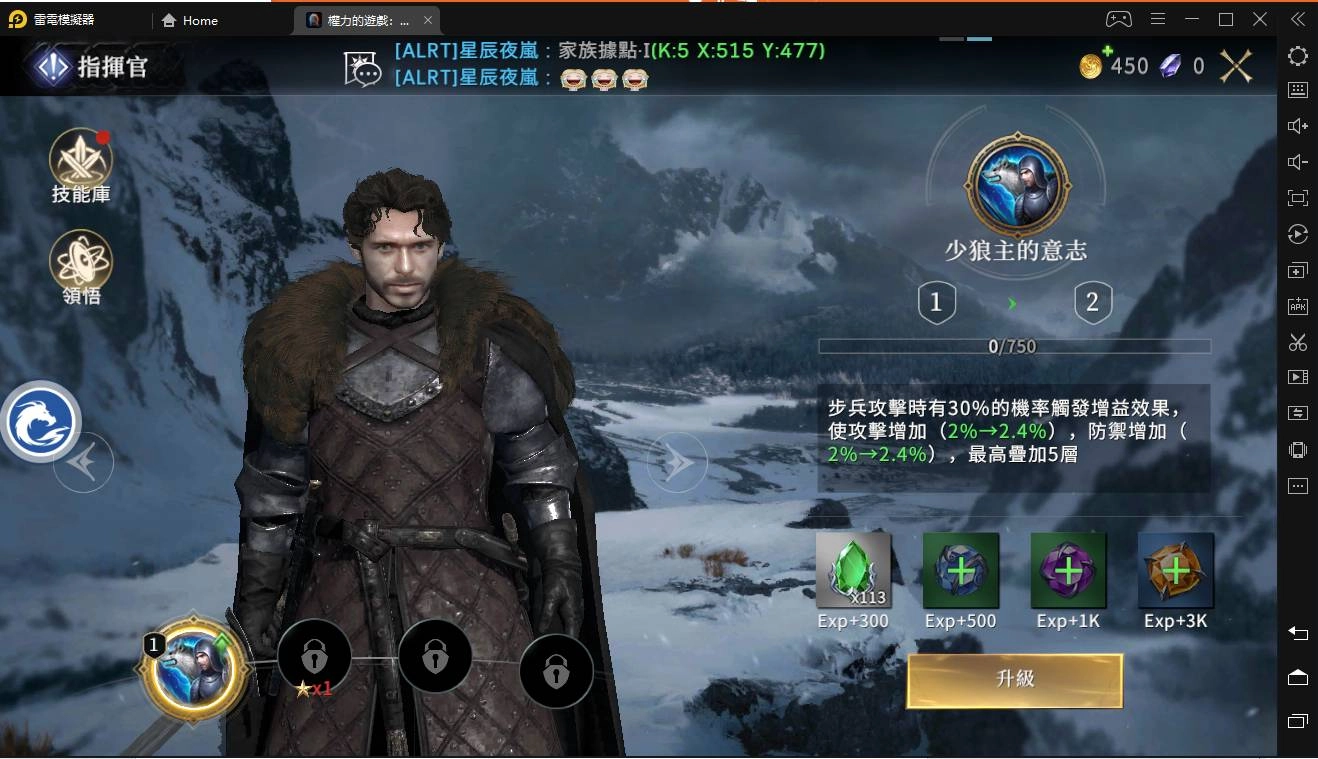Select the gold Exp+3K item
Viewport: 1318px width, 759px height.
[1175, 570]
